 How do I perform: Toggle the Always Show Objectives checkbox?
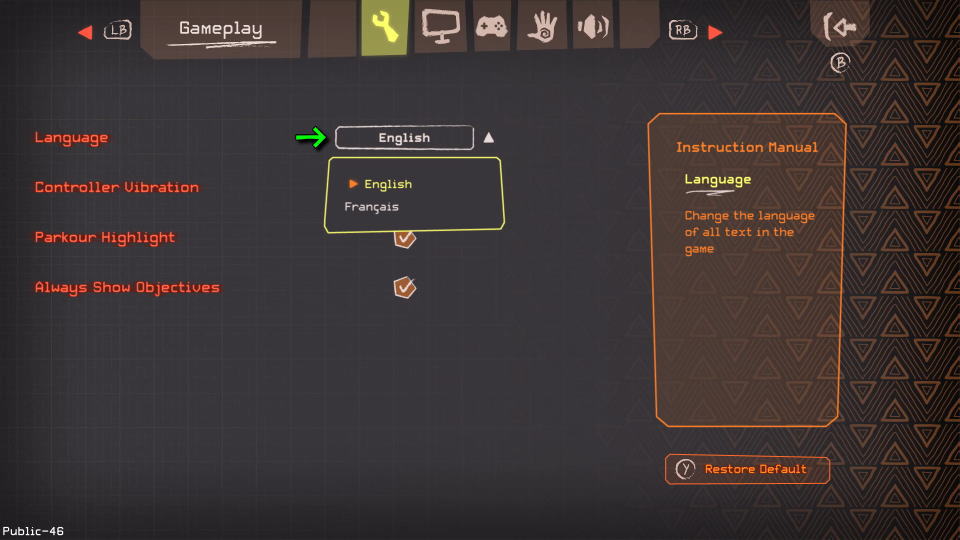[404, 288]
